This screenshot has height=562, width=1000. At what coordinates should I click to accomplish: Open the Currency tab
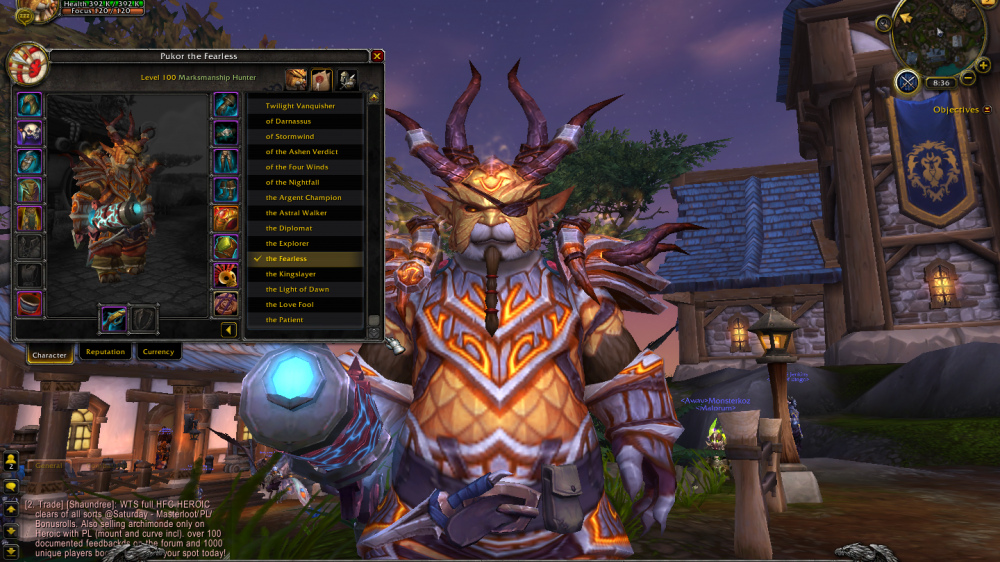(158, 352)
